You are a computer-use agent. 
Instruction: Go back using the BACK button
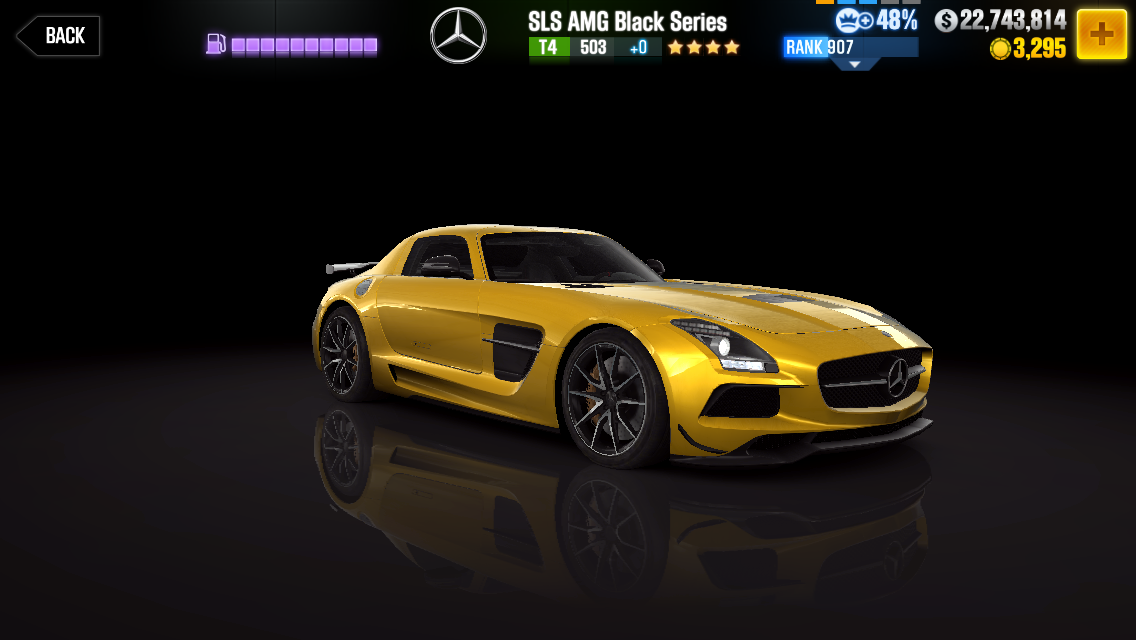tap(59, 36)
